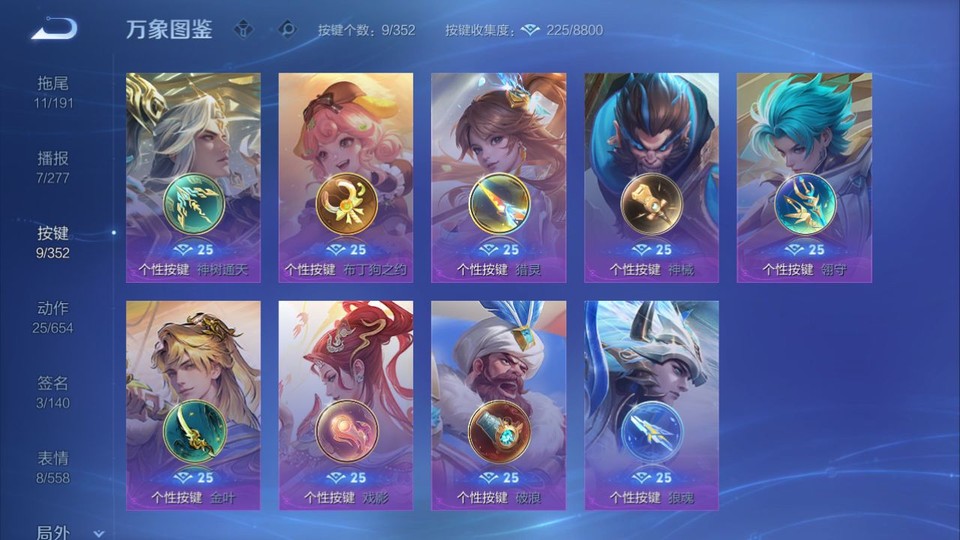View the 戏影 key skin card
960x540 pixels.
coord(346,405)
